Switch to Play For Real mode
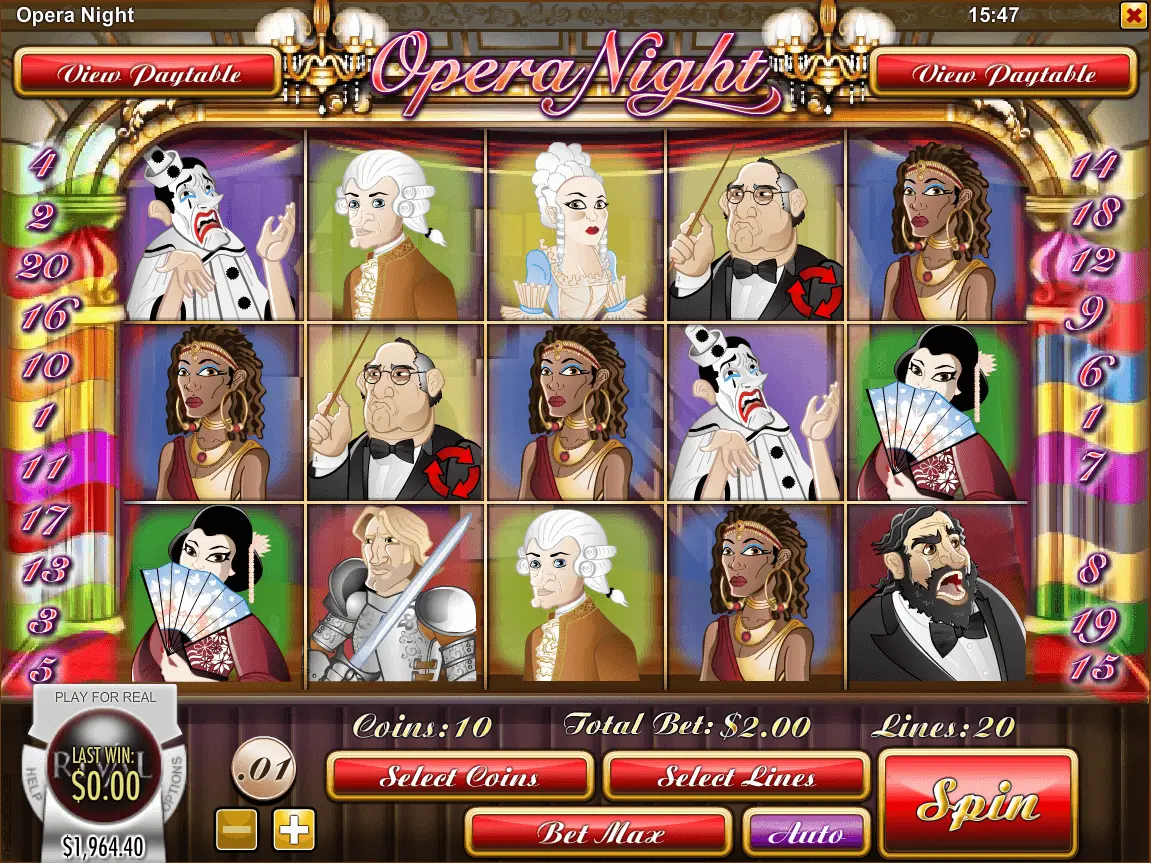Image resolution: width=1151 pixels, height=863 pixels. click(x=105, y=697)
